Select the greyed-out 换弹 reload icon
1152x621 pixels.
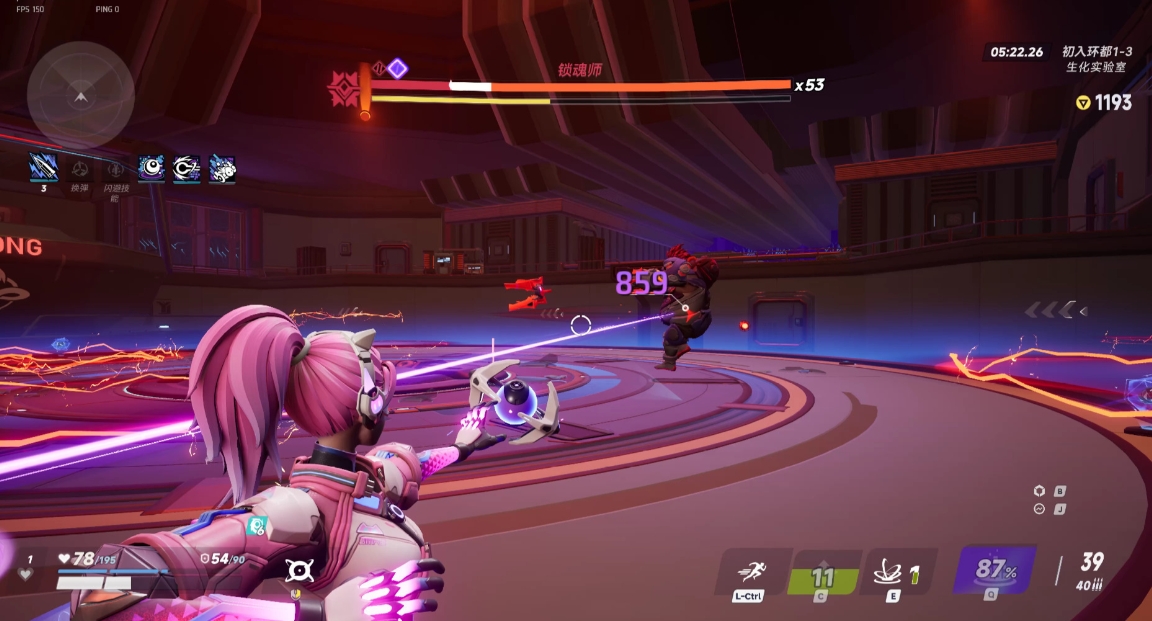tap(80, 169)
